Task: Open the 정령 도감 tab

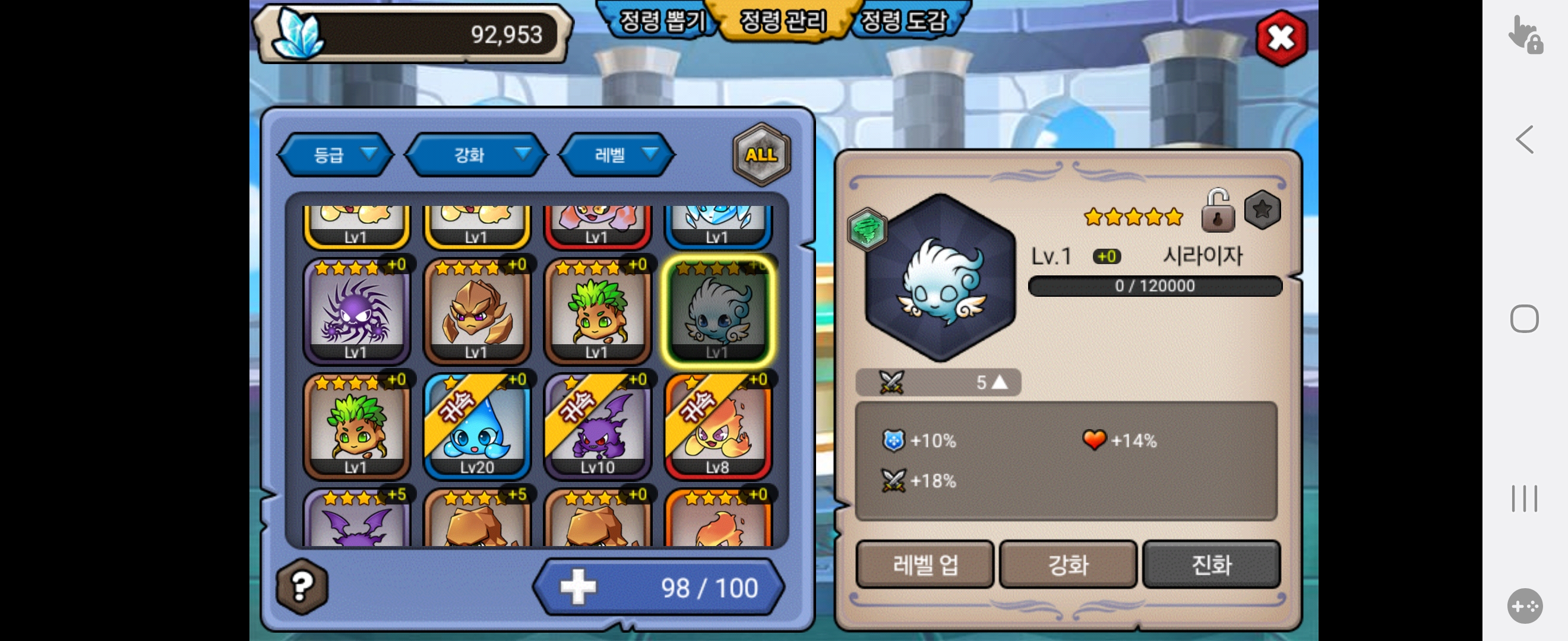Action: tap(904, 22)
